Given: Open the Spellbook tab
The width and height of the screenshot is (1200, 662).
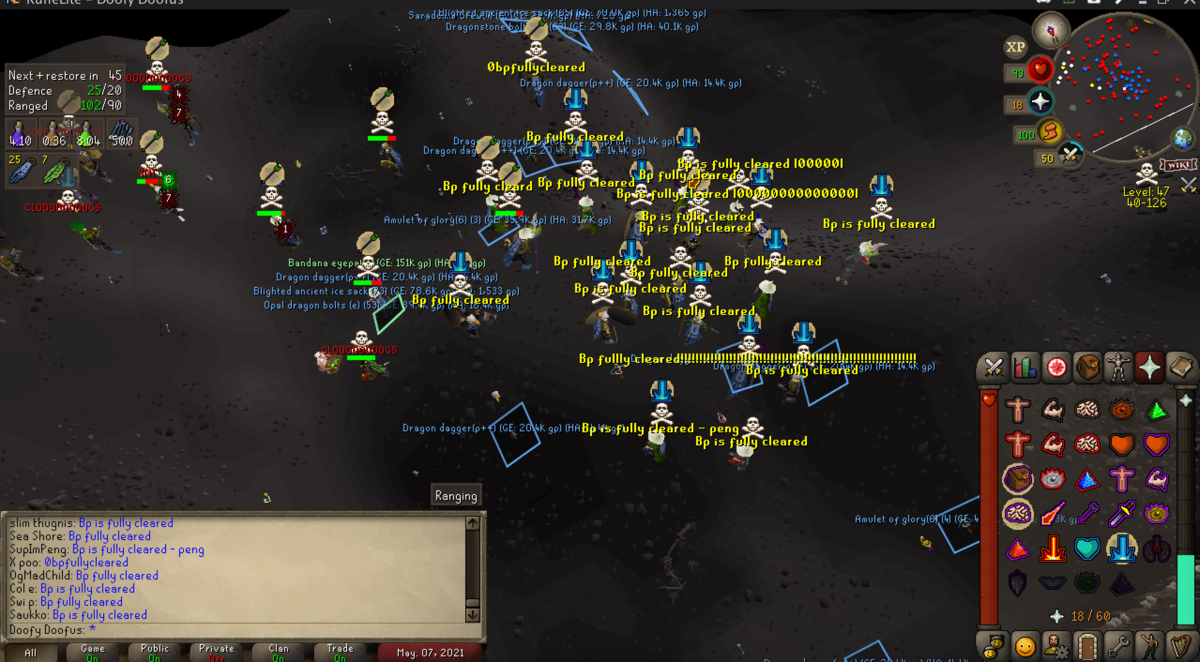Looking at the screenshot, I should [1180, 368].
